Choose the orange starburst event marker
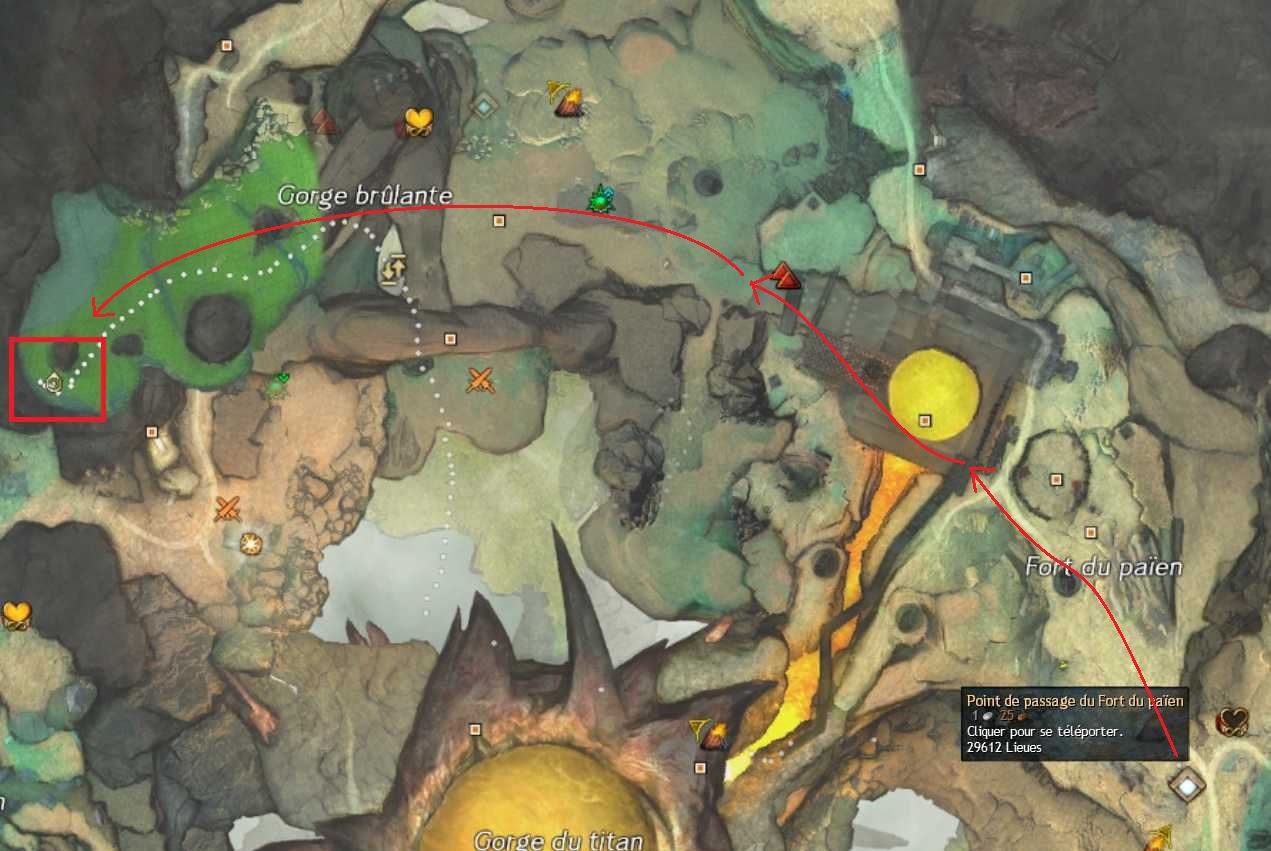Image resolution: width=1271 pixels, height=851 pixels. click(x=250, y=543)
